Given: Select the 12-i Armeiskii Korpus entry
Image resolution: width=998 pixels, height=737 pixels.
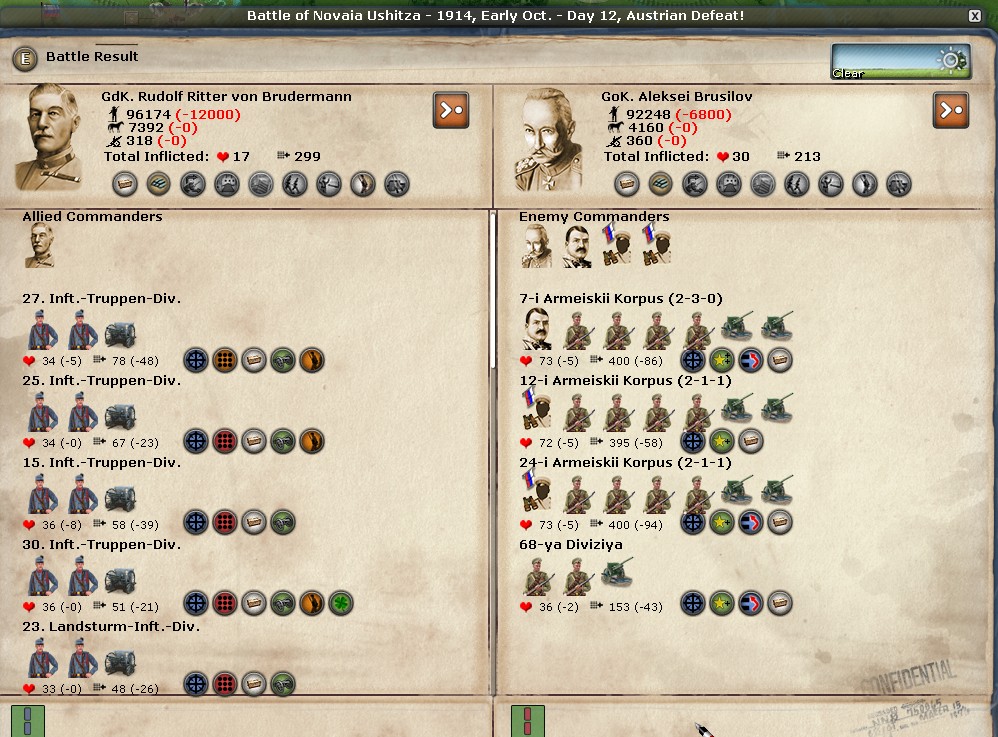Looking at the screenshot, I should [x=624, y=381].
